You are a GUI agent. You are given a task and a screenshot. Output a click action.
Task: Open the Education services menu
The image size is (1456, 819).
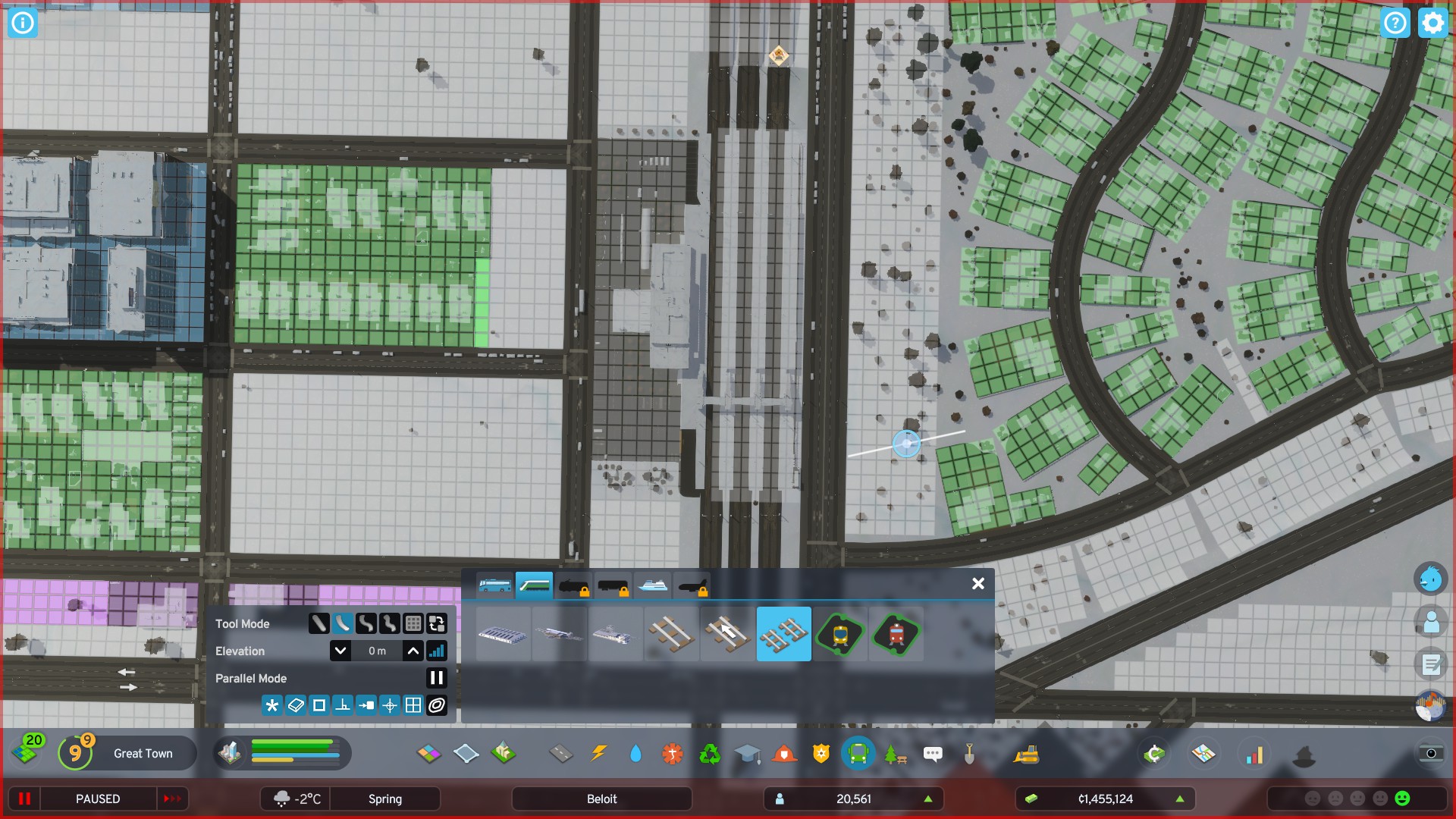(747, 754)
